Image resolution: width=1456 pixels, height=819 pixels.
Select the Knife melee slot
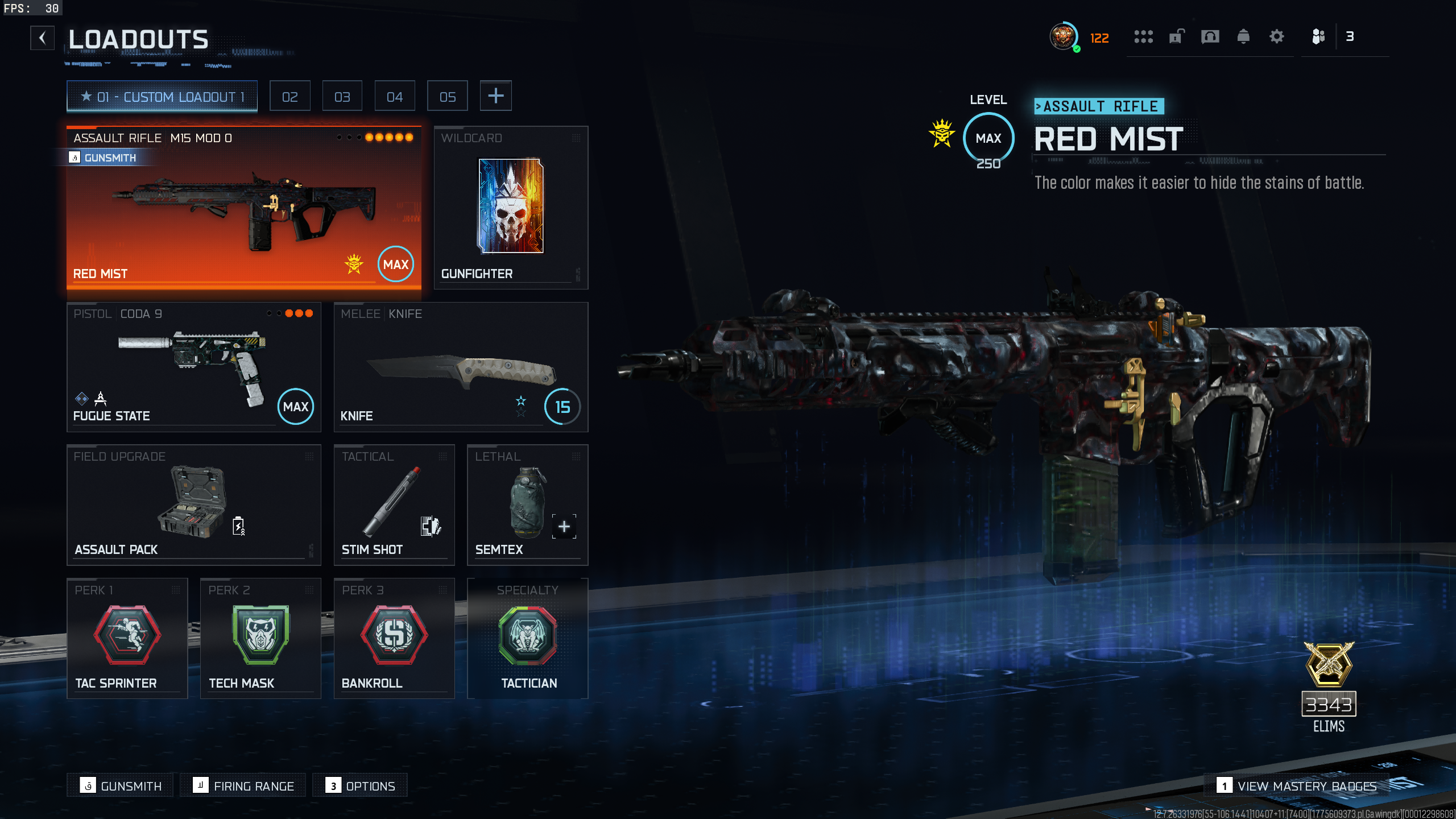[461, 367]
